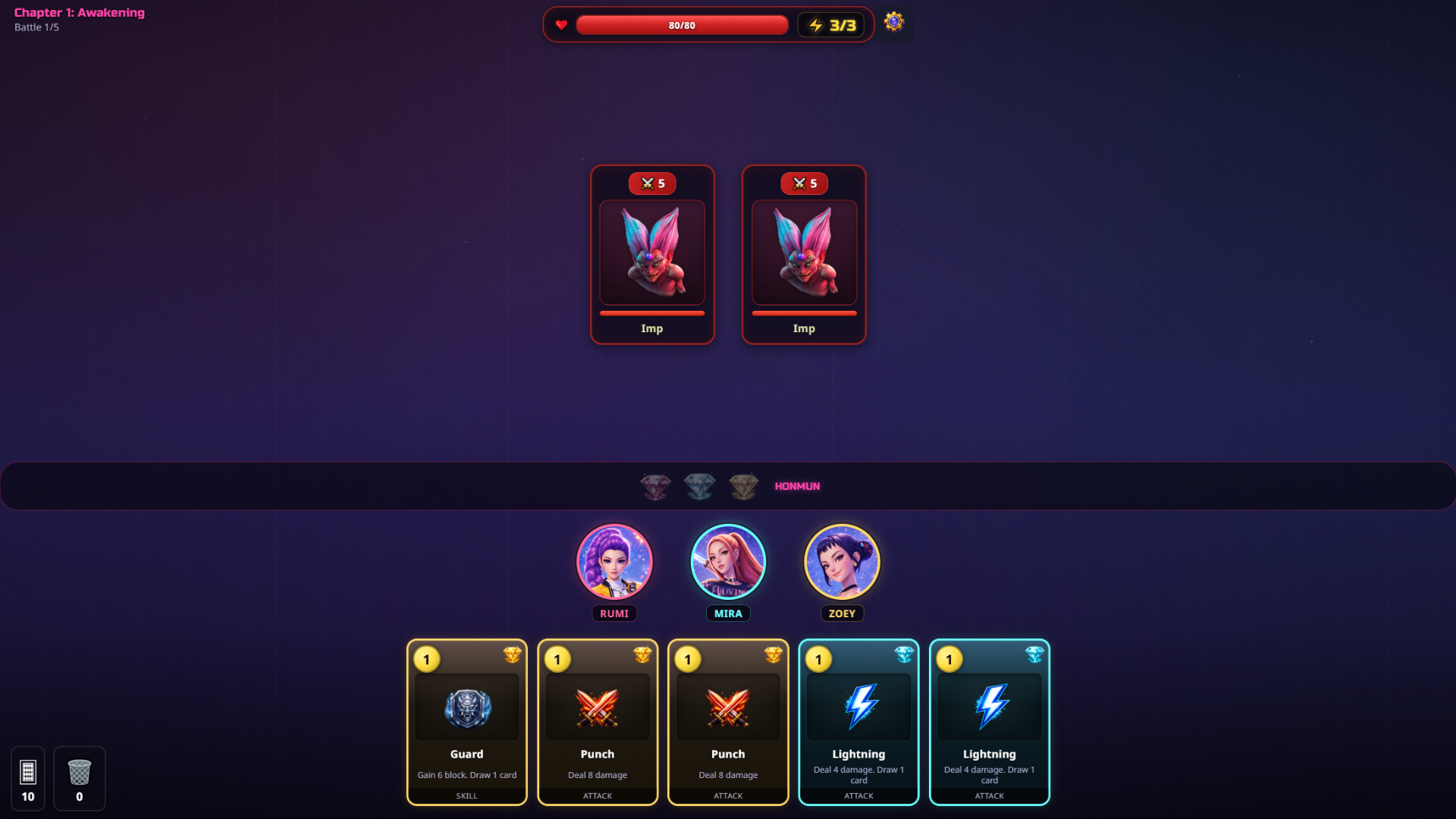Click the blue diamond icon on the rightmost Lightning card
The image size is (1456, 819).
[x=1034, y=655]
